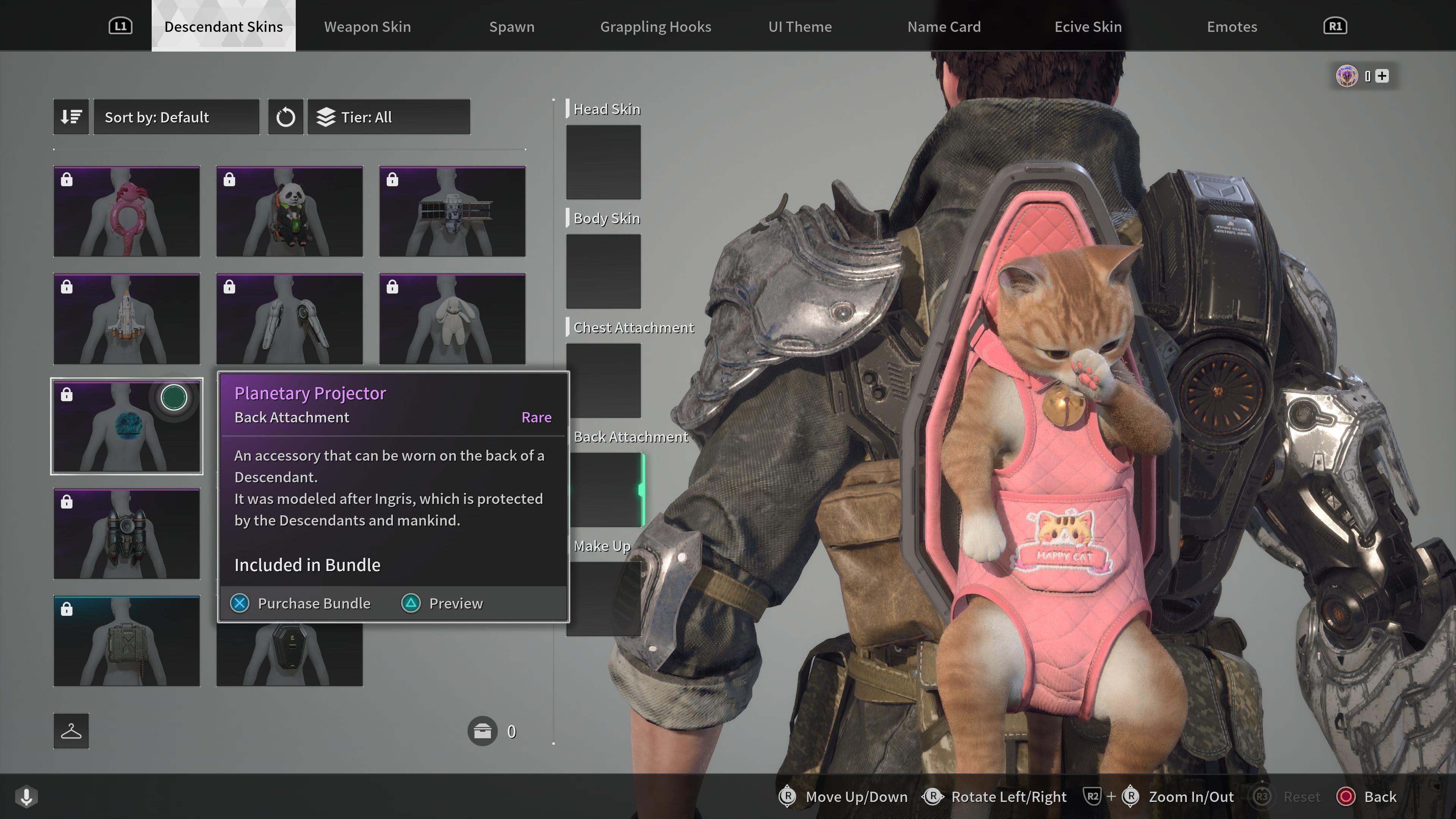The height and width of the screenshot is (819, 1456).
Task: Open the hanger wardrobe button
Action: click(71, 731)
